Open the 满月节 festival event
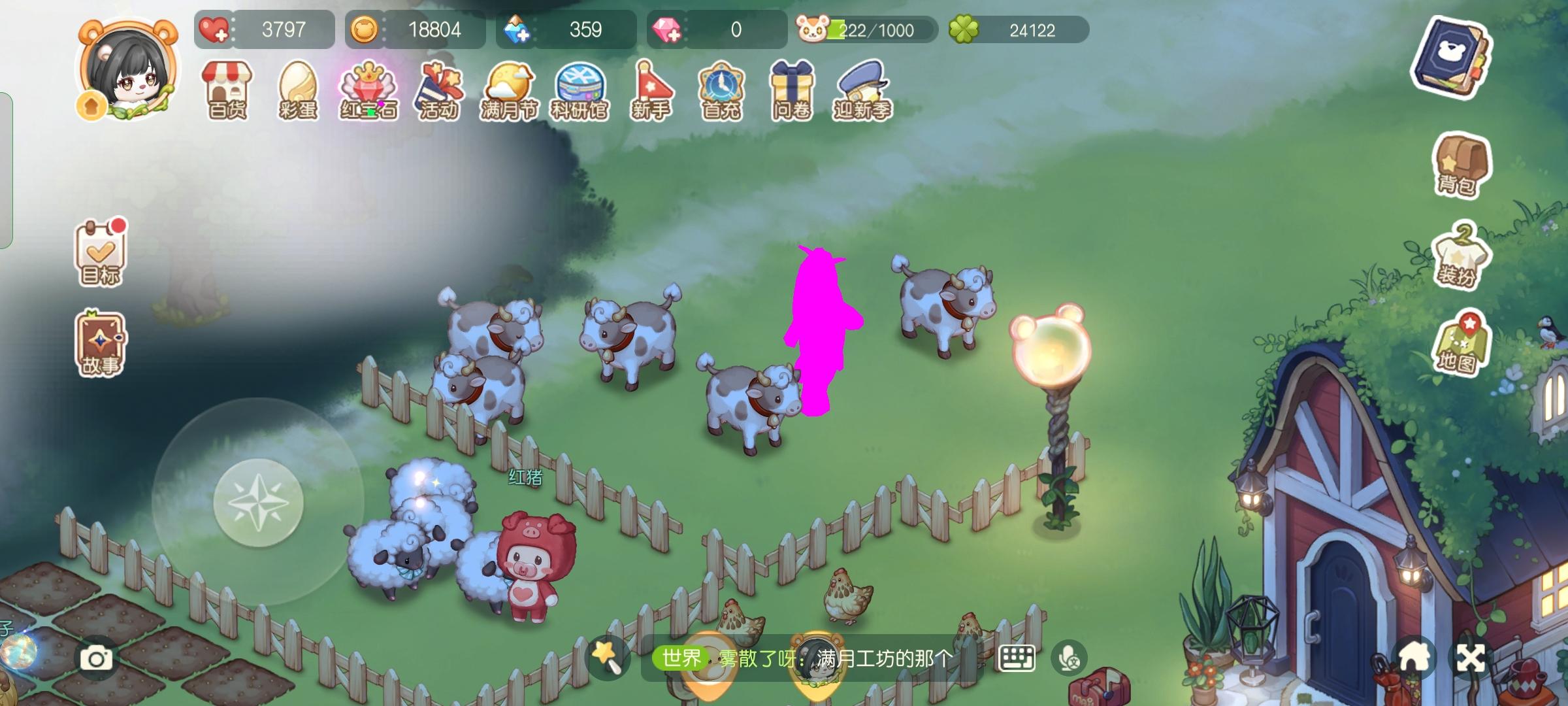Image resolution: width=1568 pixels, height=706 pixels. (x=512, y=90)
